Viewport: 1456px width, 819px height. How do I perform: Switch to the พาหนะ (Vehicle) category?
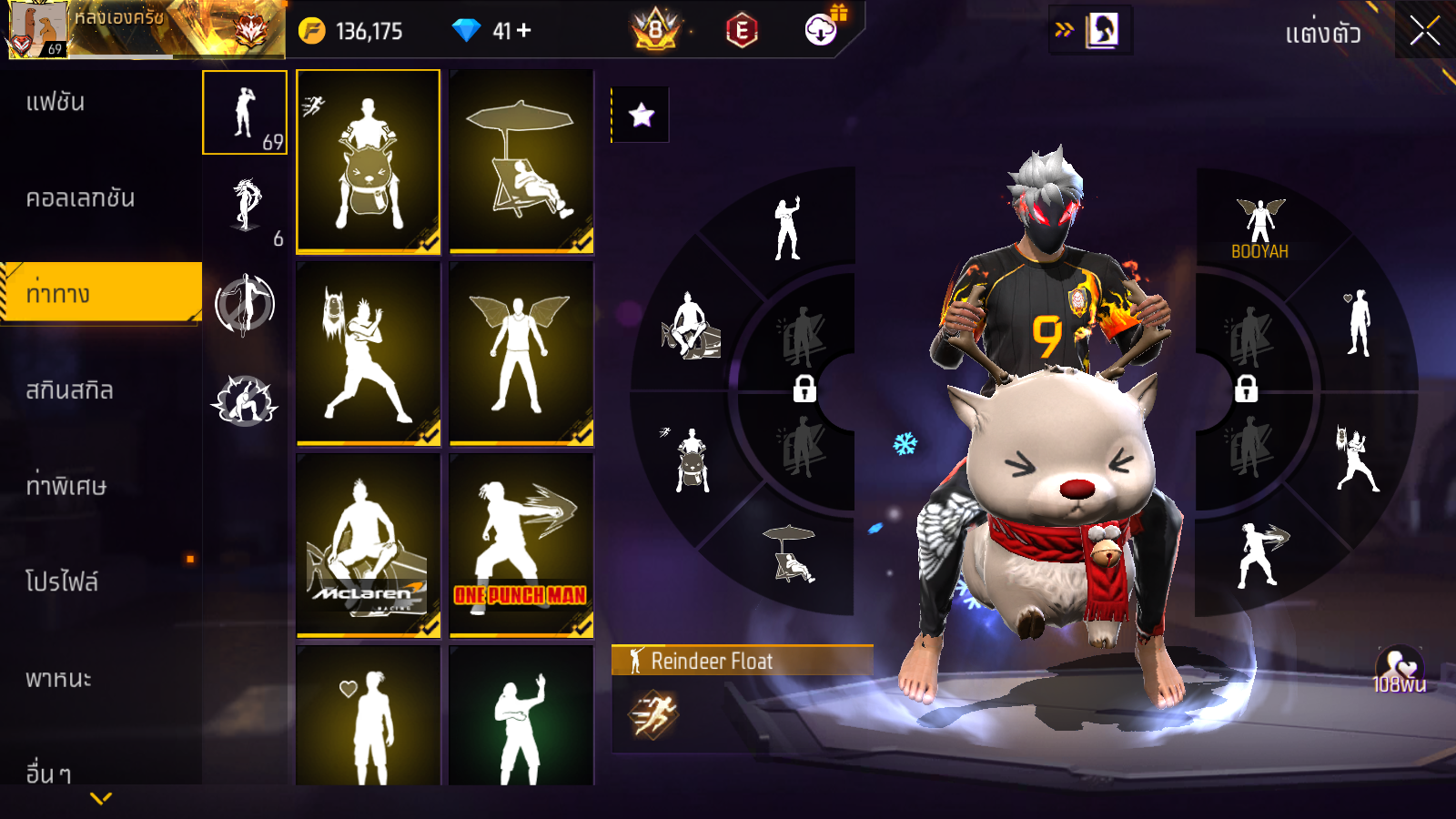pos(58,679)
